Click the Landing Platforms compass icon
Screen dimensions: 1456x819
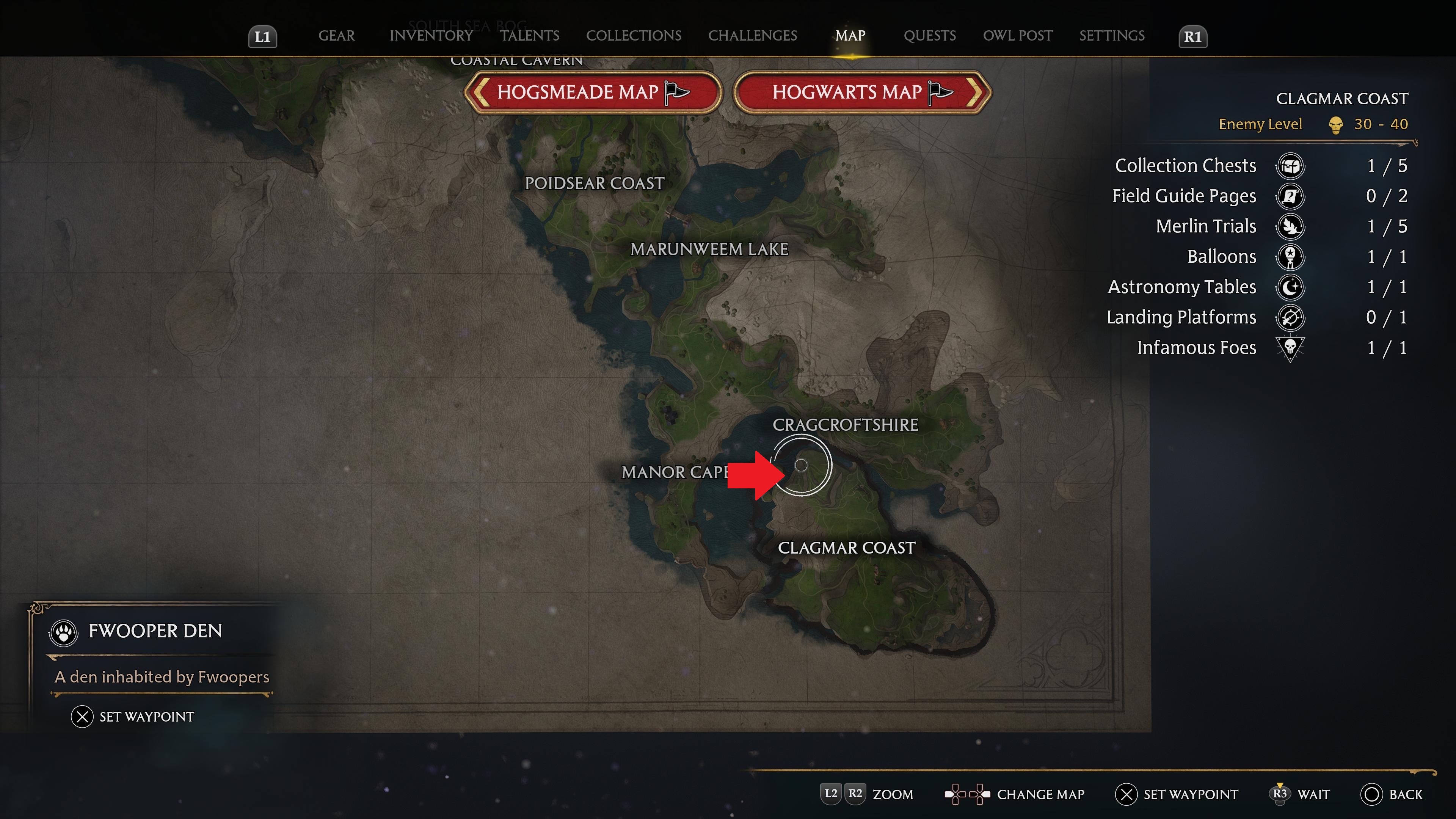point(1290,317)
